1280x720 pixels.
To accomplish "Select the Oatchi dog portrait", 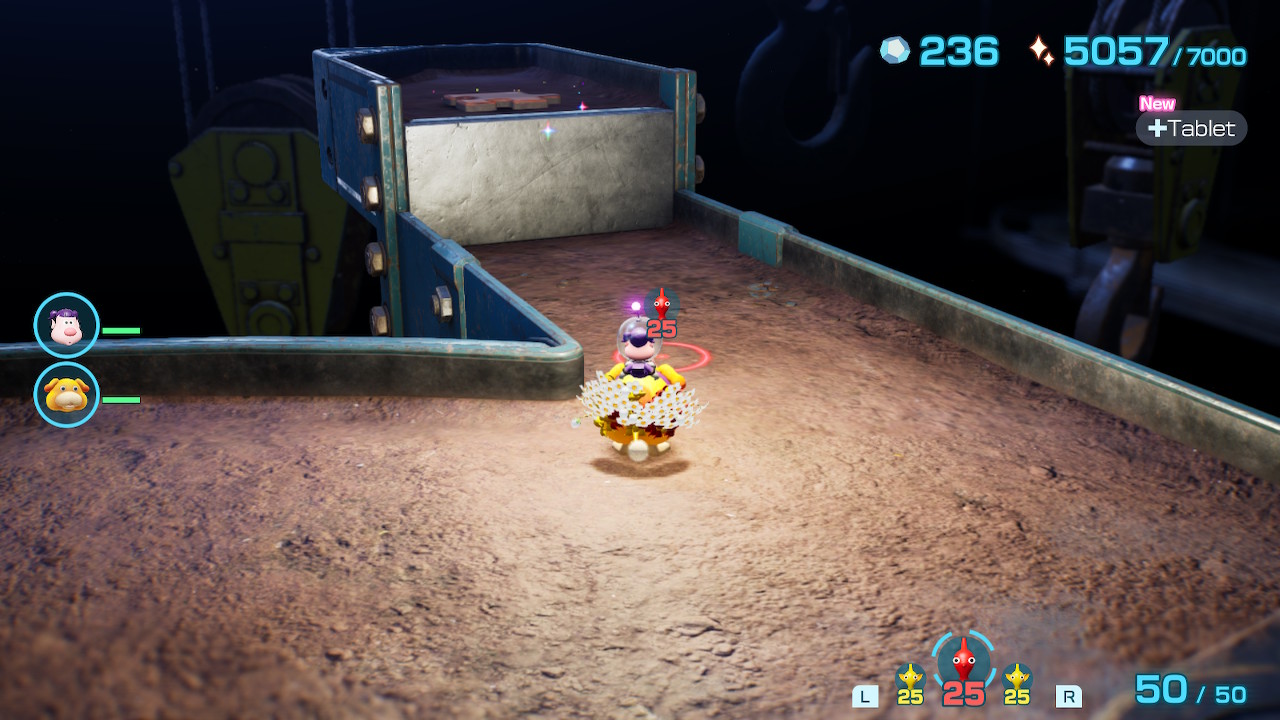I will click(x=67, y=395).
